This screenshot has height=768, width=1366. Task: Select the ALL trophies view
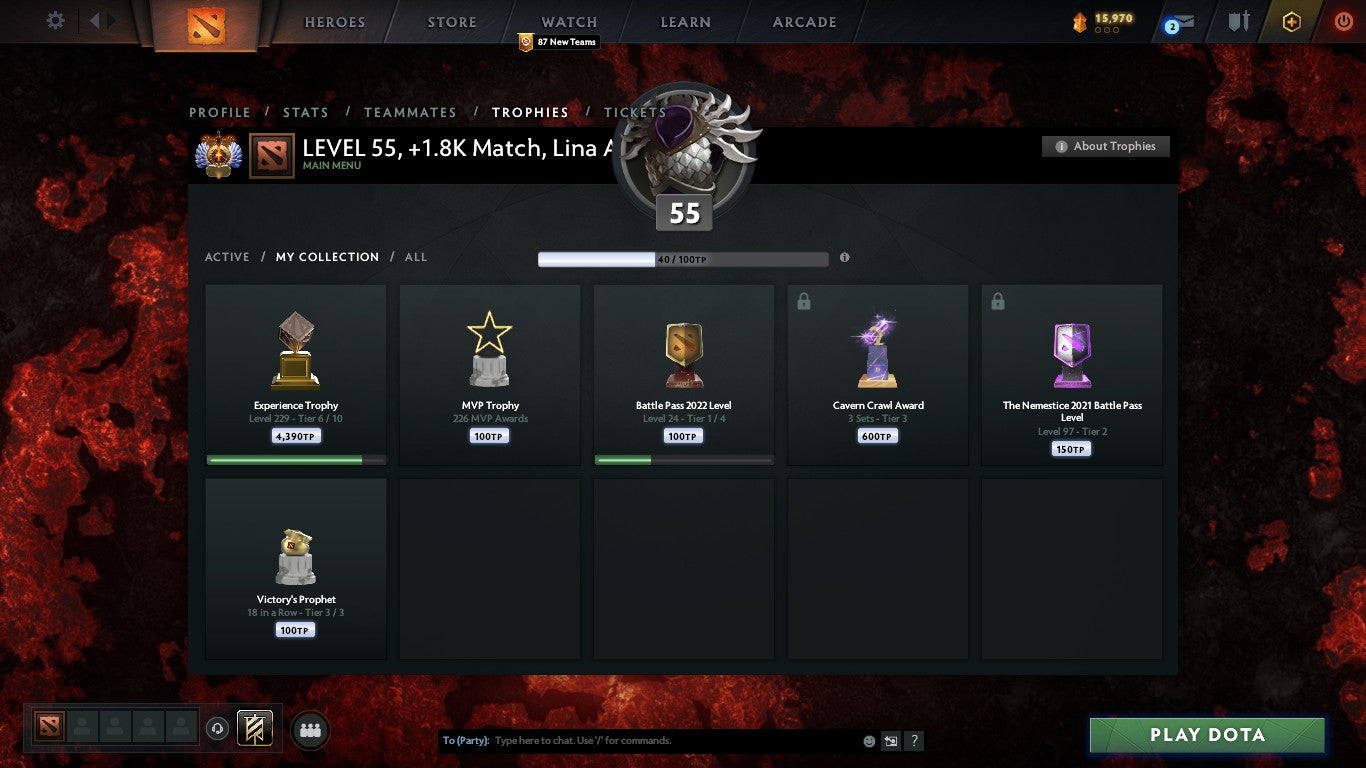pyautogui.click(x=416, y=257)
